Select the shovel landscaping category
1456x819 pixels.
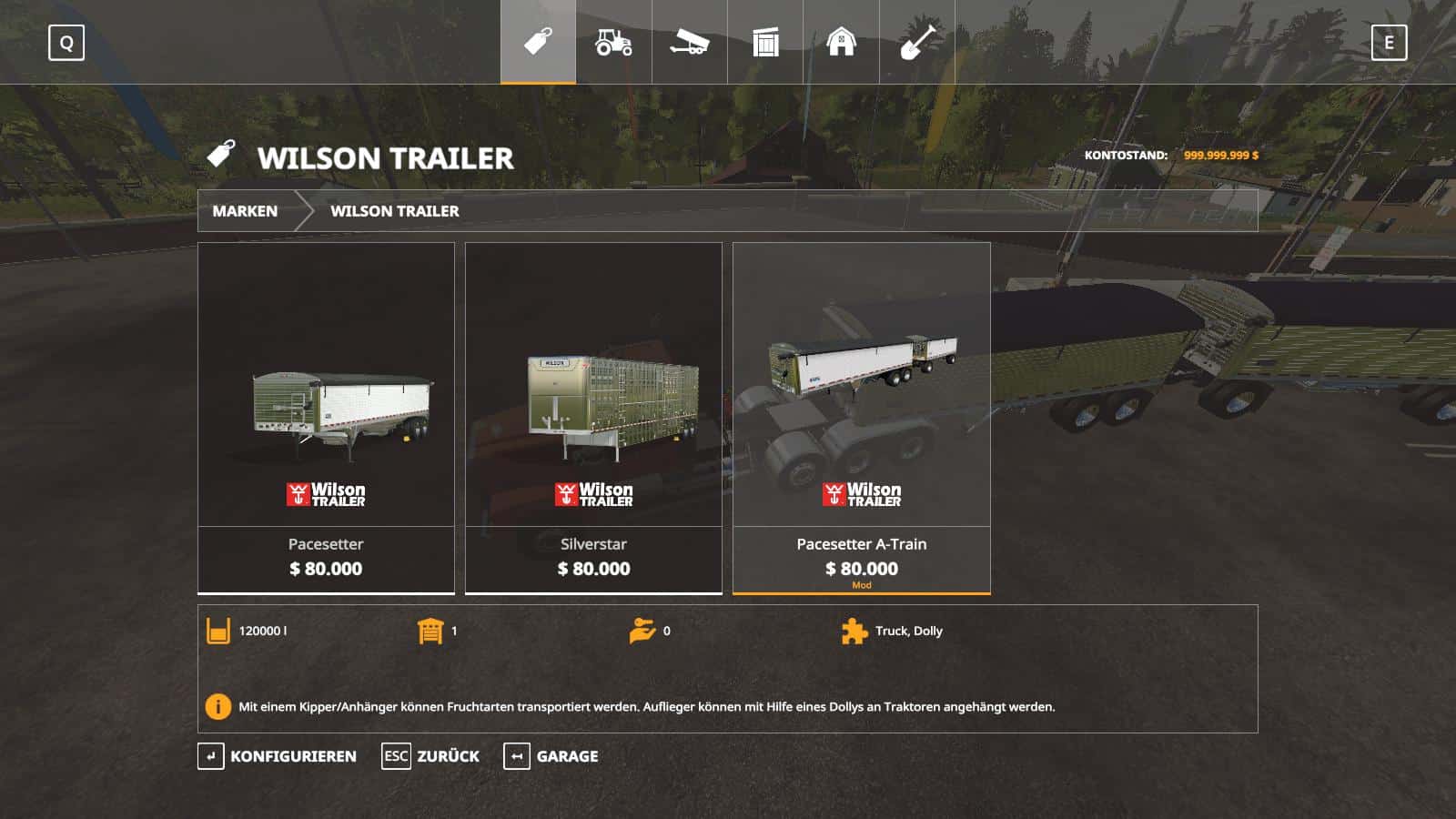[x=917, y=41]
